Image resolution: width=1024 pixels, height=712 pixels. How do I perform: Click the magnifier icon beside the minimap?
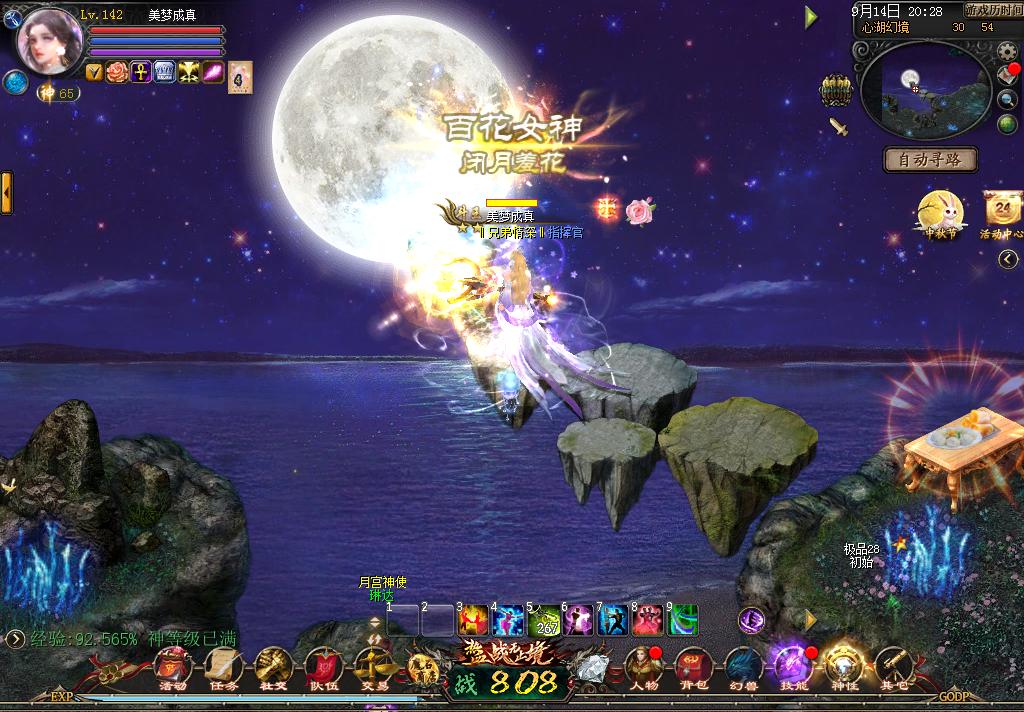tap(1008, 99)
